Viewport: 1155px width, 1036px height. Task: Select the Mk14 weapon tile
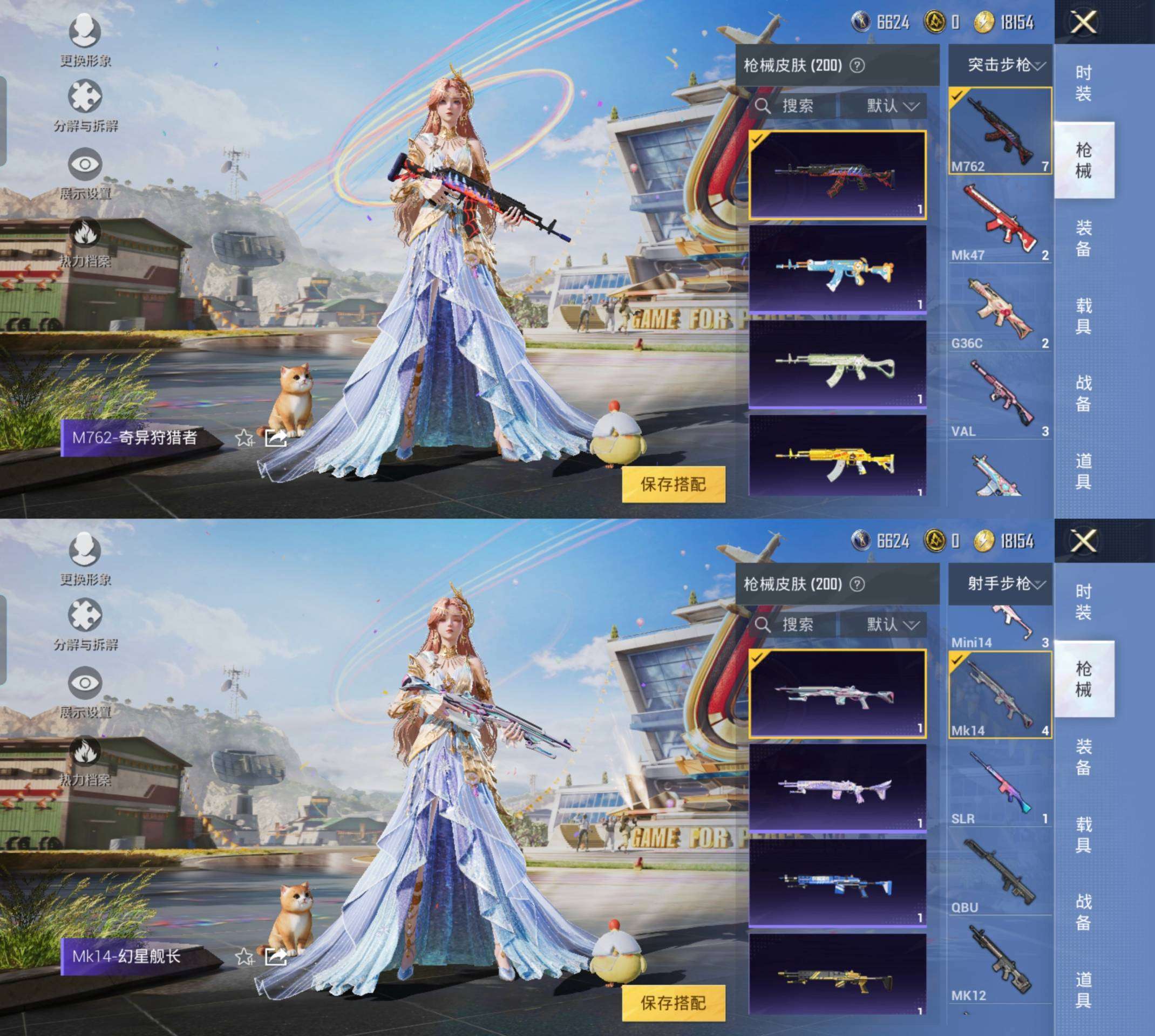[1000, 695]
